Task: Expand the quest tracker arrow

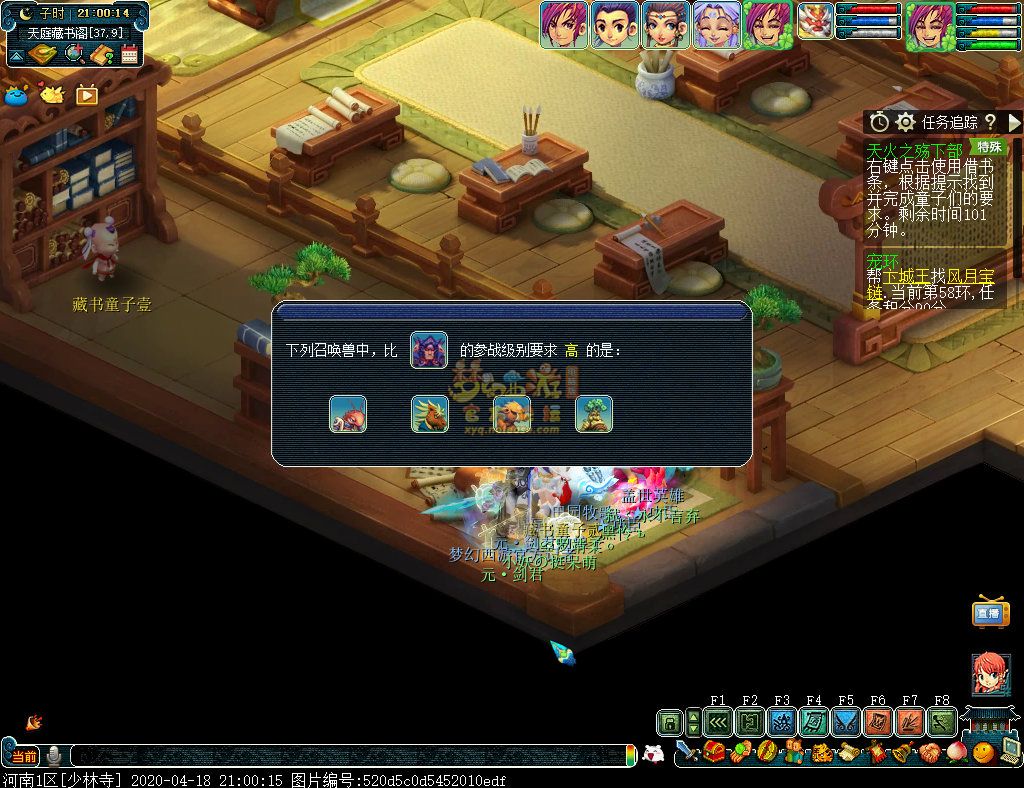Action: pyautogui.click(x=1015, y=122)
